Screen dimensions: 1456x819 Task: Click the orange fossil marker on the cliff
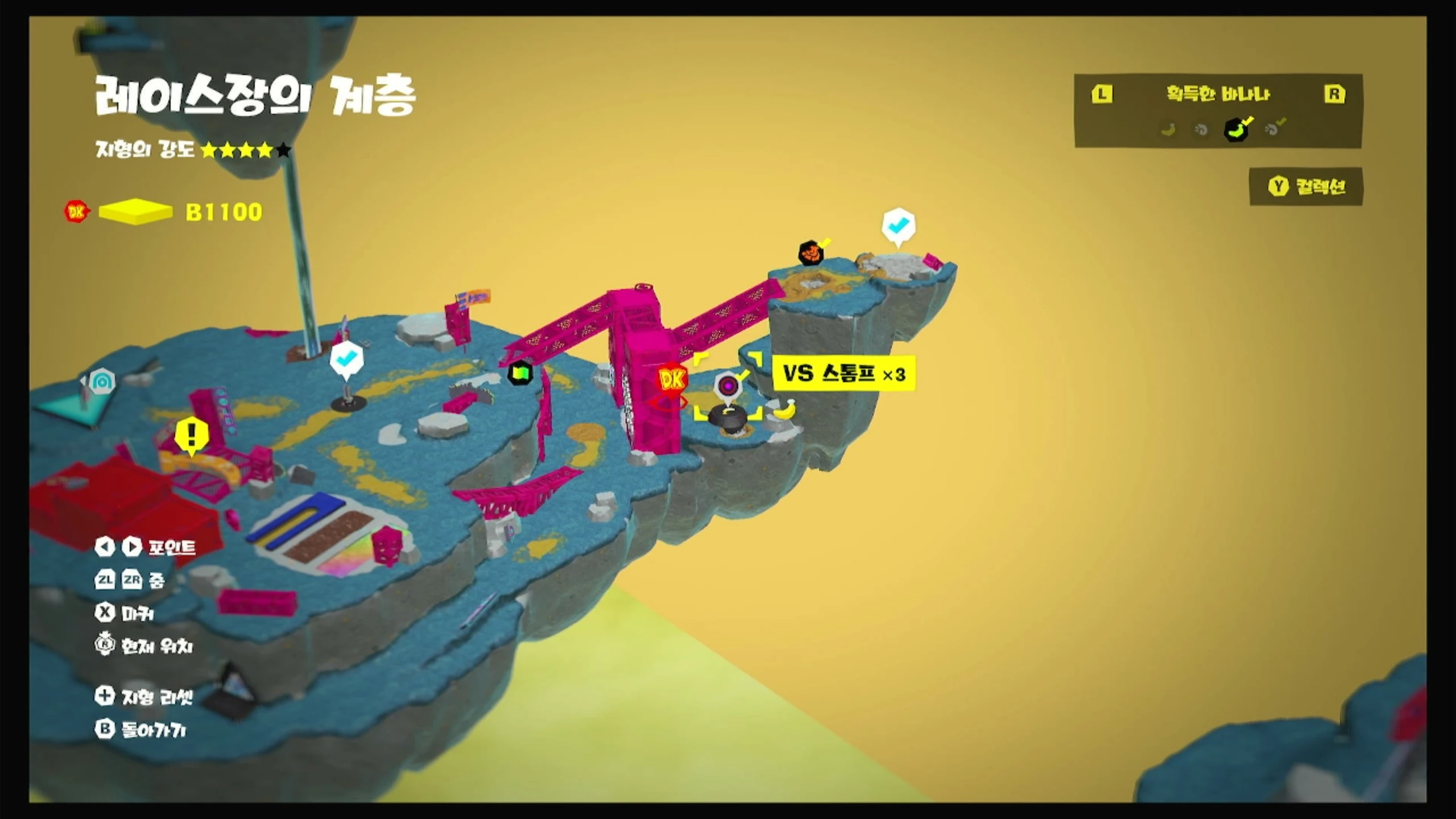[x=811, y=252]
